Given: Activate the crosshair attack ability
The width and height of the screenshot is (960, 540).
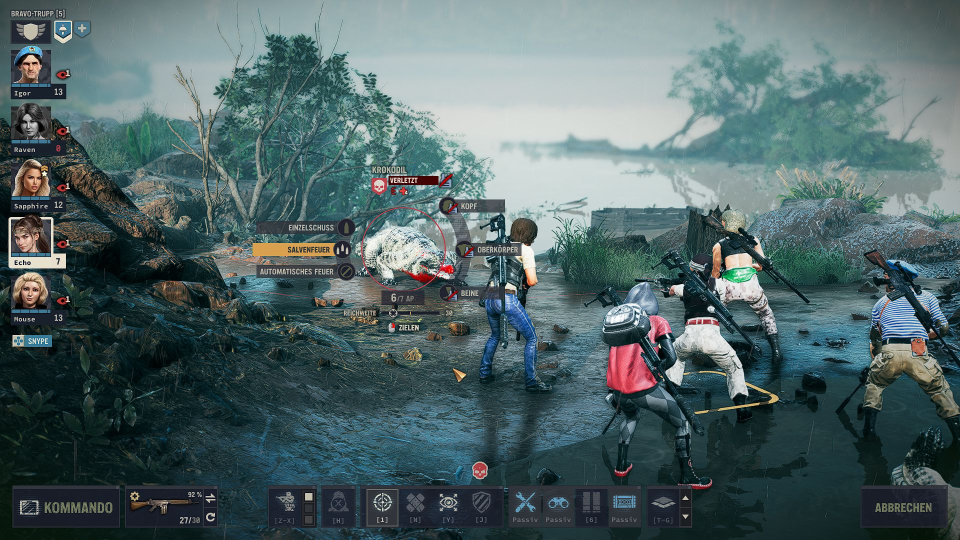Looking at the screenshot, I should click(382, 503).
